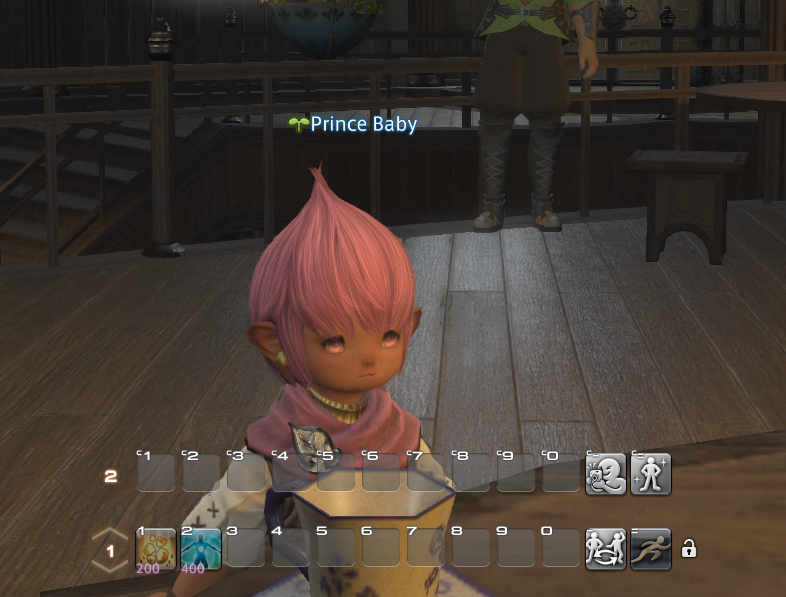
Task: Activate the Sprint running figure icon
Action: tap(650, 549)
